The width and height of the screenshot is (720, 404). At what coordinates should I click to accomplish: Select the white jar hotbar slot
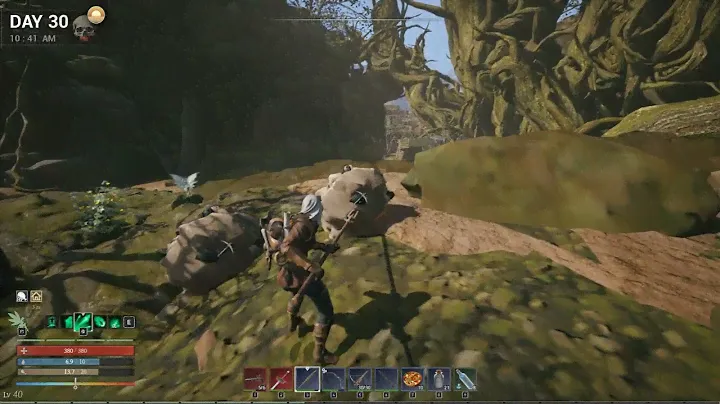pyautogui.click(x=438, y=379)
